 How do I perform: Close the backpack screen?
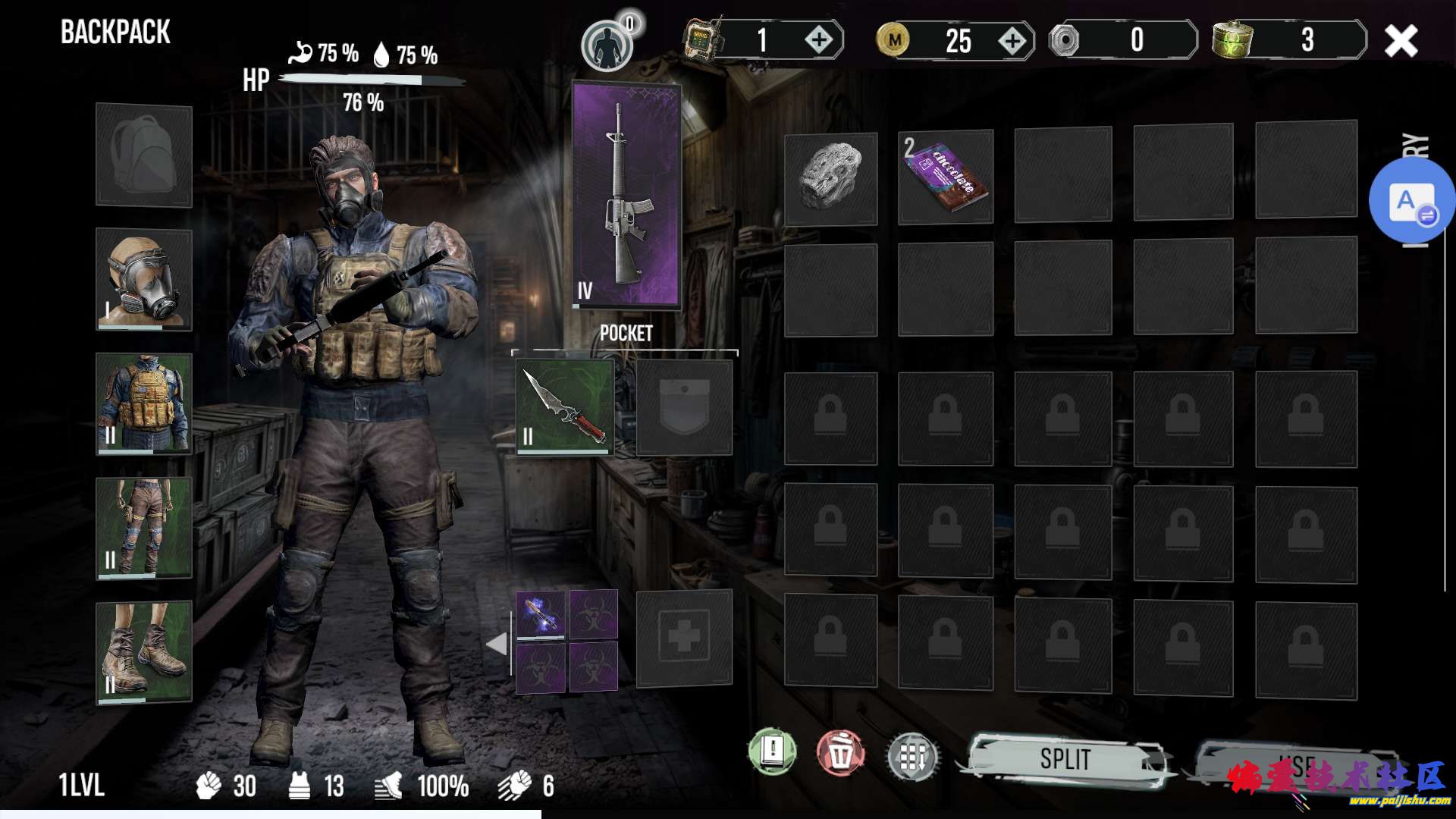[1400, 41]
